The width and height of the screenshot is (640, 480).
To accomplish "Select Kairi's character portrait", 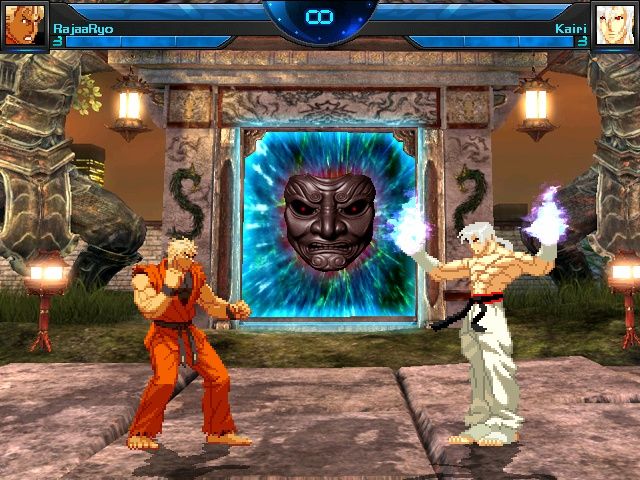I will click(614, 24).
